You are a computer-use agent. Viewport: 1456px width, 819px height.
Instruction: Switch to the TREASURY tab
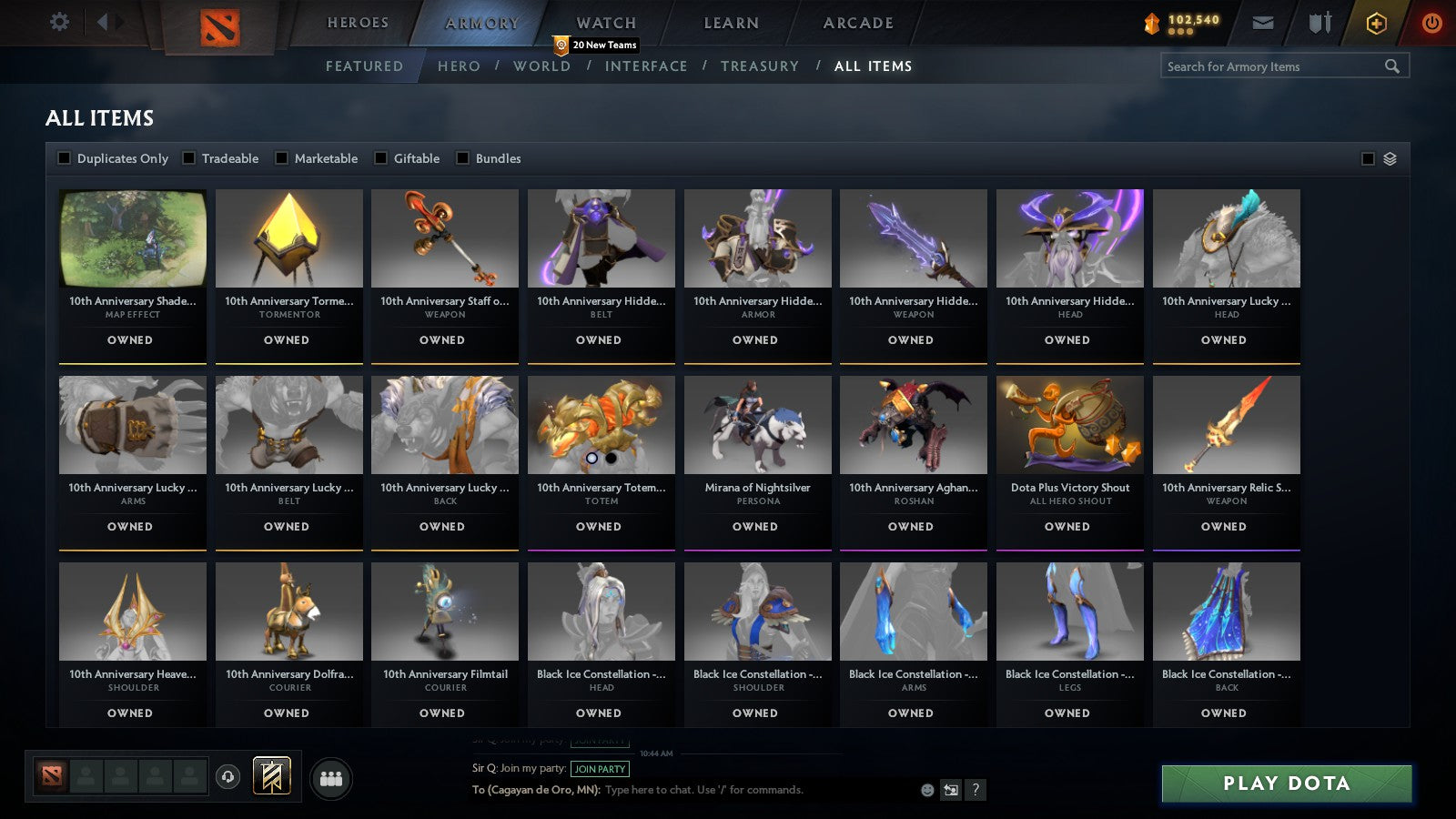[761, 66]
